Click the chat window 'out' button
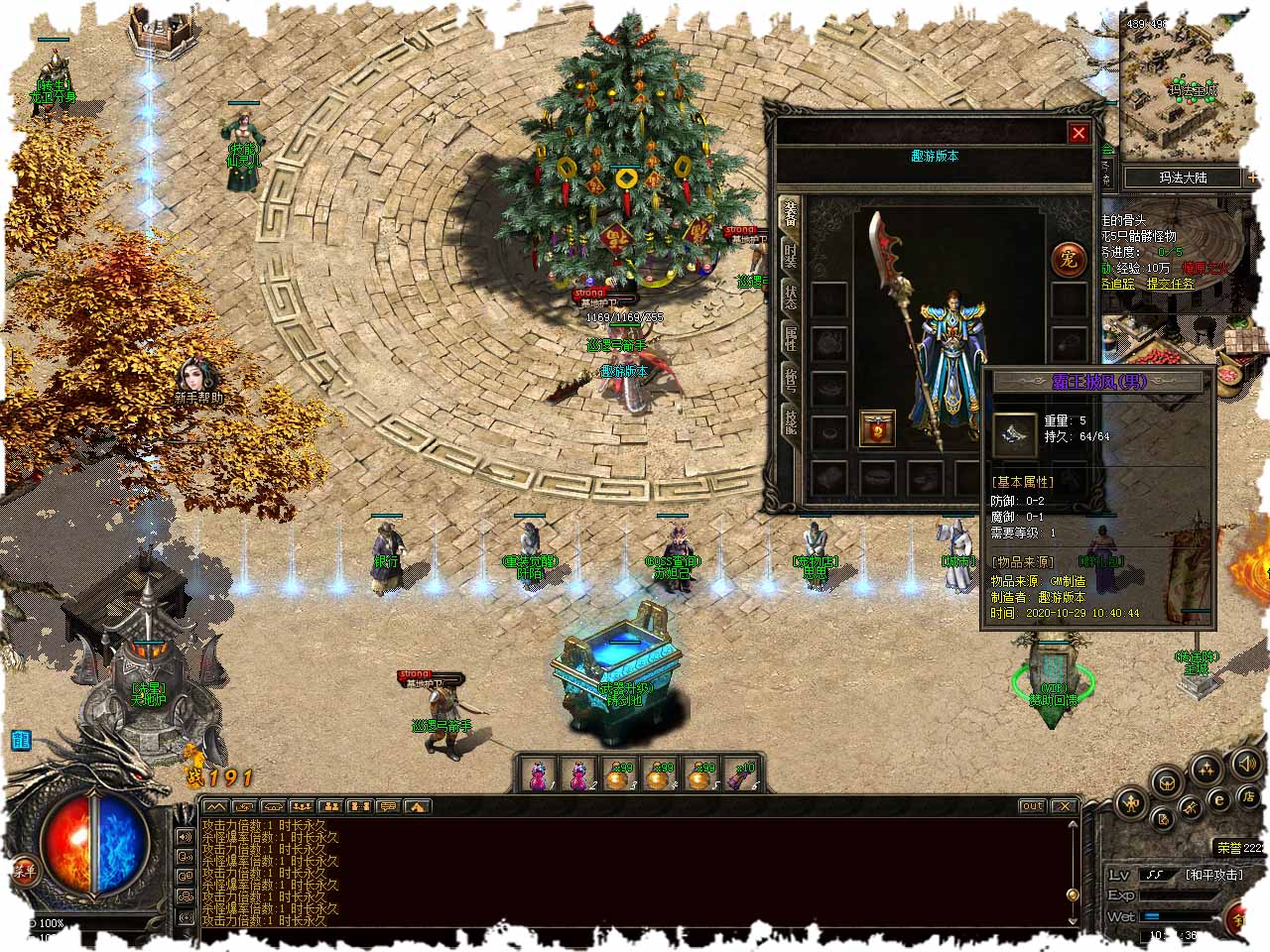1270x952 pixels. tap(1033, 806)
